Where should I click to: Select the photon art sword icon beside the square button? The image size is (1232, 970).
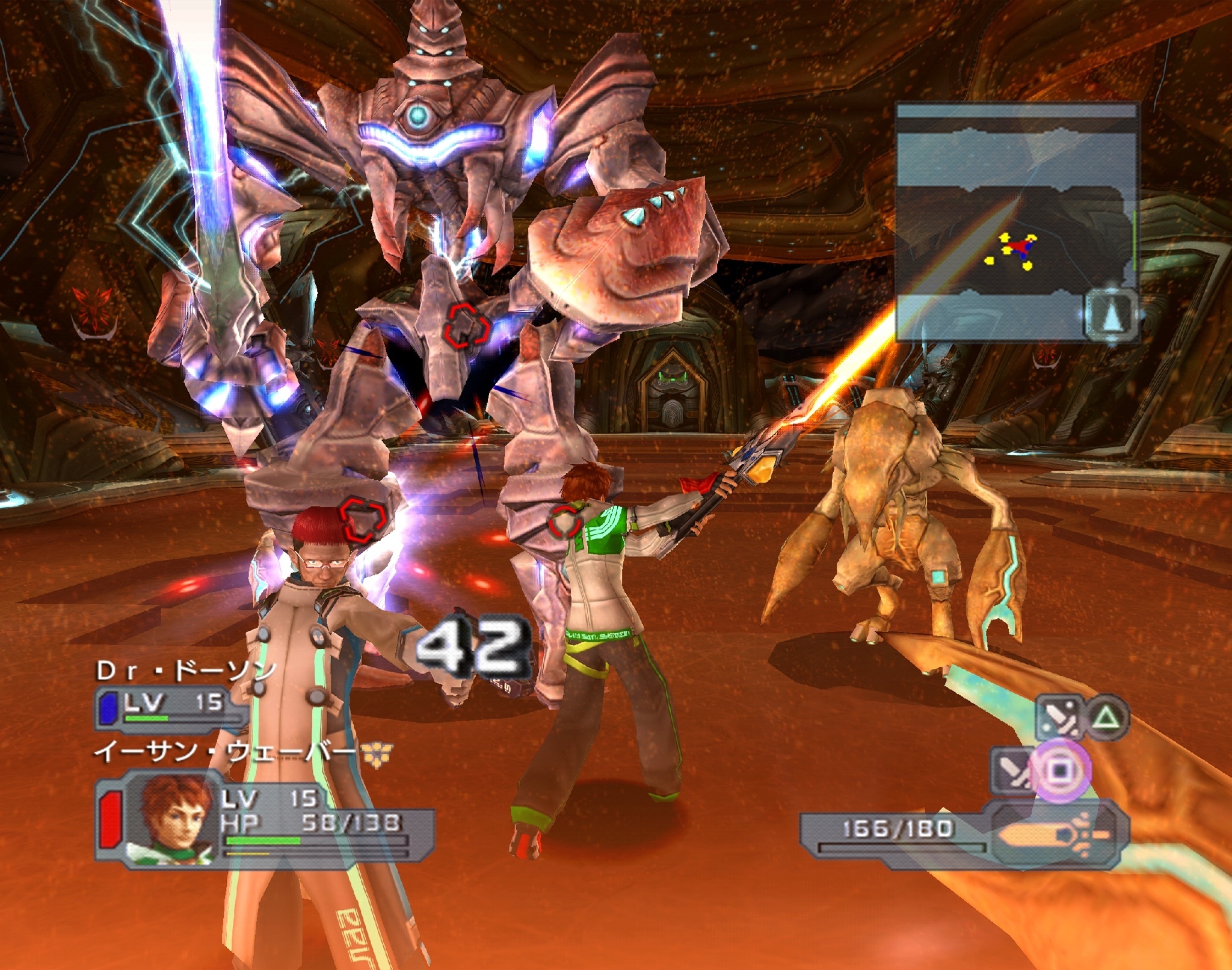pyautogui.click(x=1012, y=770)
